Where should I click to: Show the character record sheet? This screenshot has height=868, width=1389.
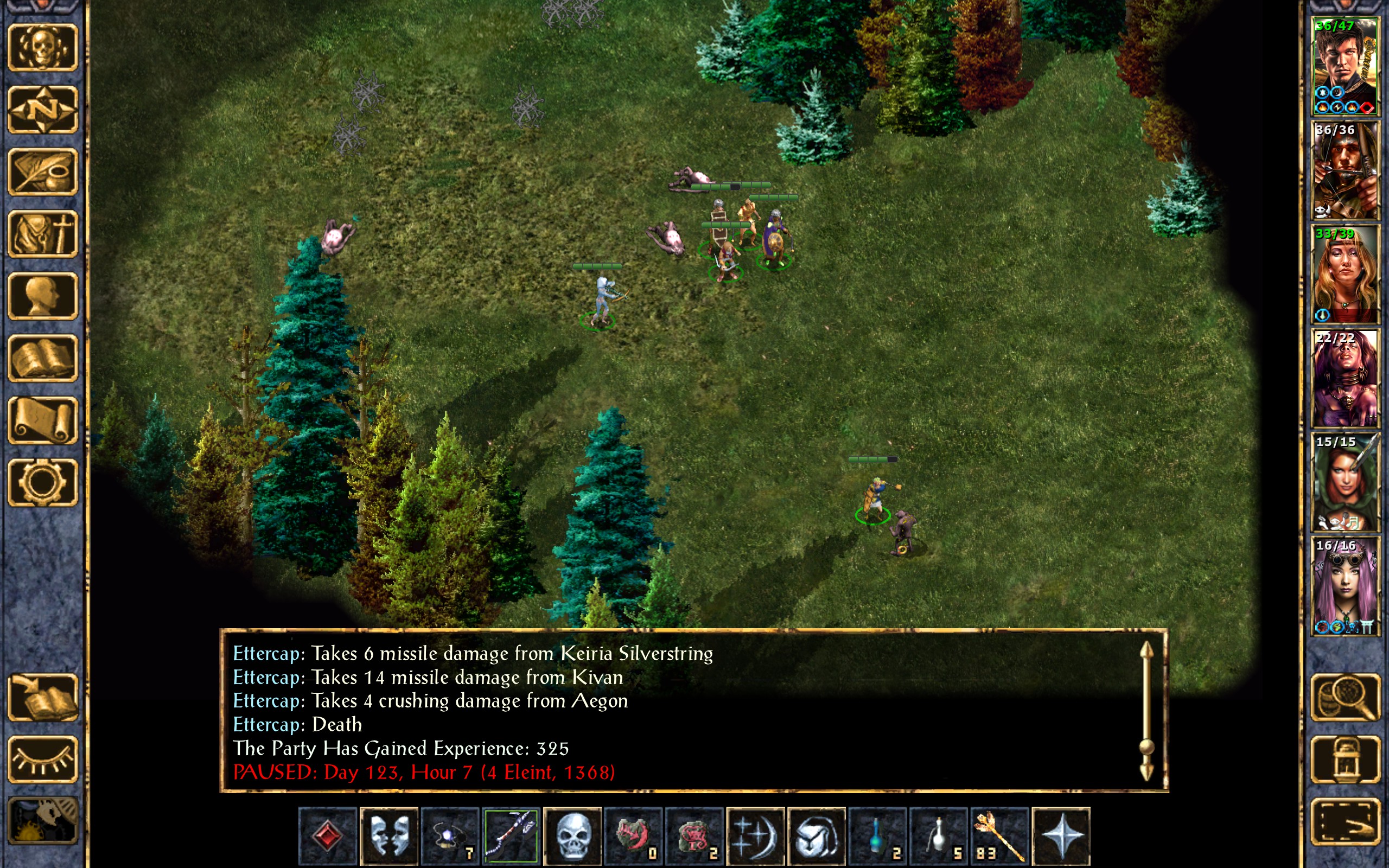tap(43, 296)
